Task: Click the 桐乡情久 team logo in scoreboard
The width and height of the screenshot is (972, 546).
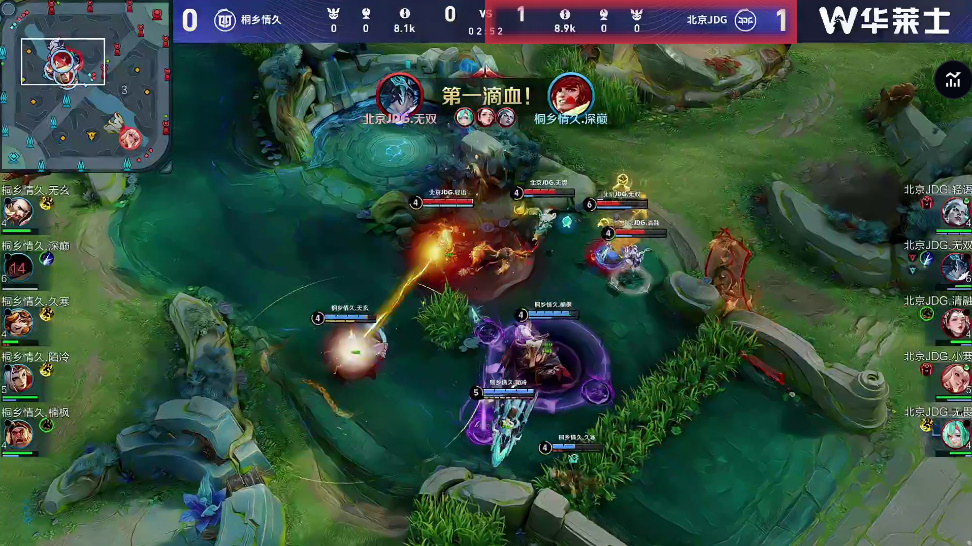Action: pyautogui.click(x=225, y=20)
